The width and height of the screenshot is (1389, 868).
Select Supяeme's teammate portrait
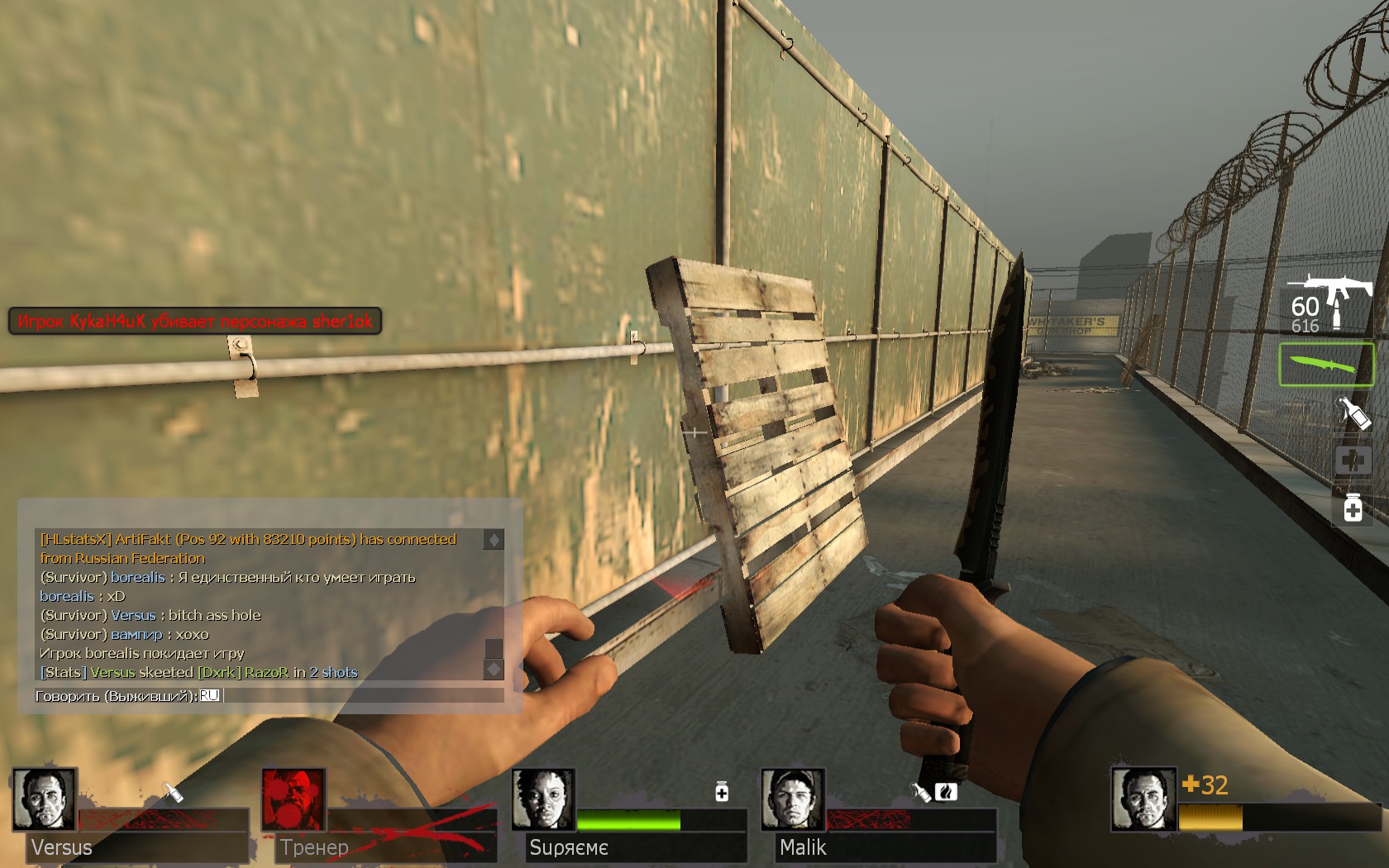(543, 799)
